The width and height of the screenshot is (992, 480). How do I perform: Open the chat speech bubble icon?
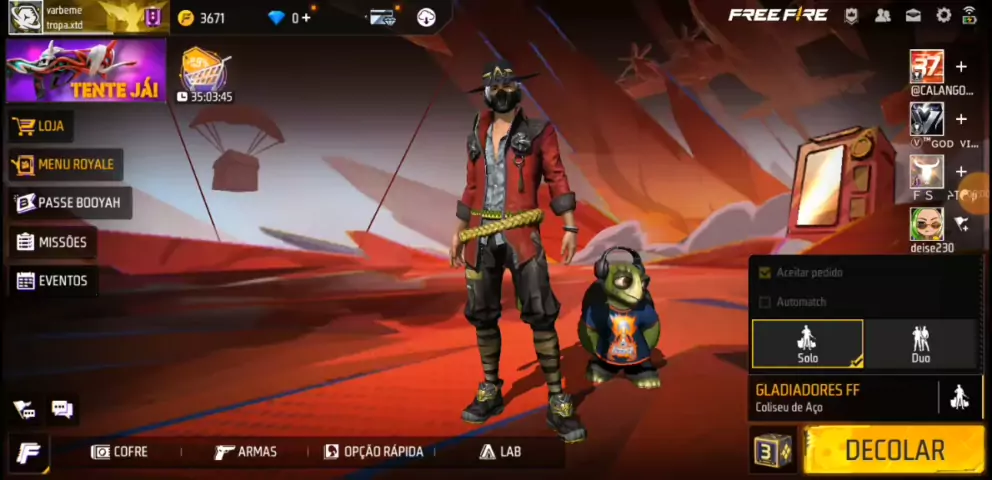pos(62,409)
